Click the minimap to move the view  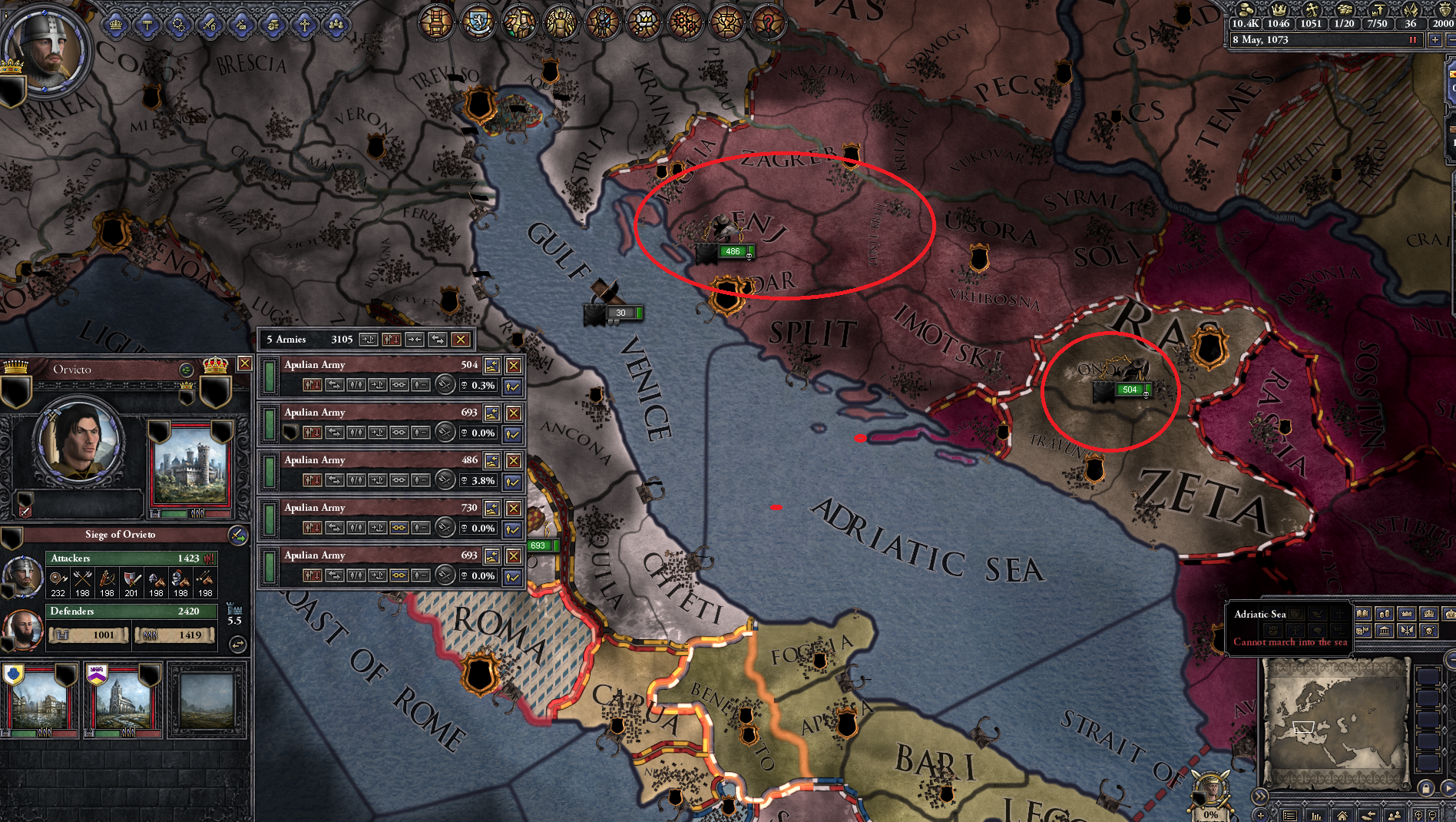click(1335, 722)
